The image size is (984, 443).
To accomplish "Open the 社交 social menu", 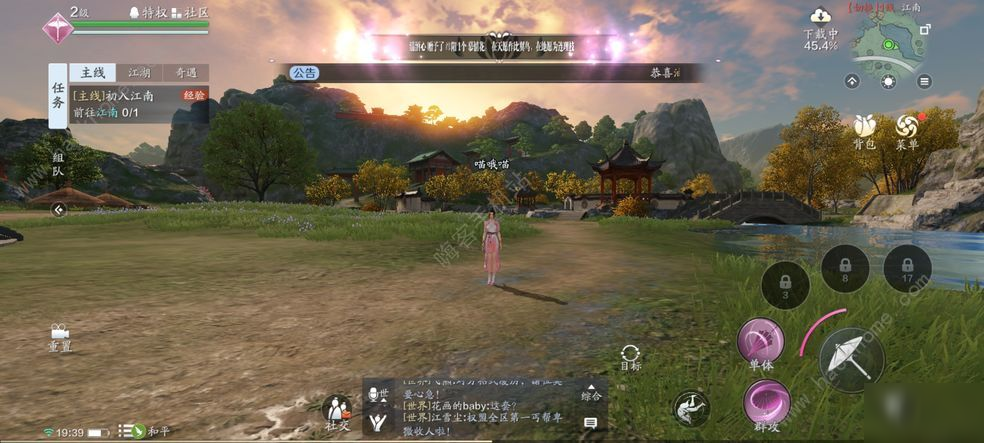I will [337, 410].
